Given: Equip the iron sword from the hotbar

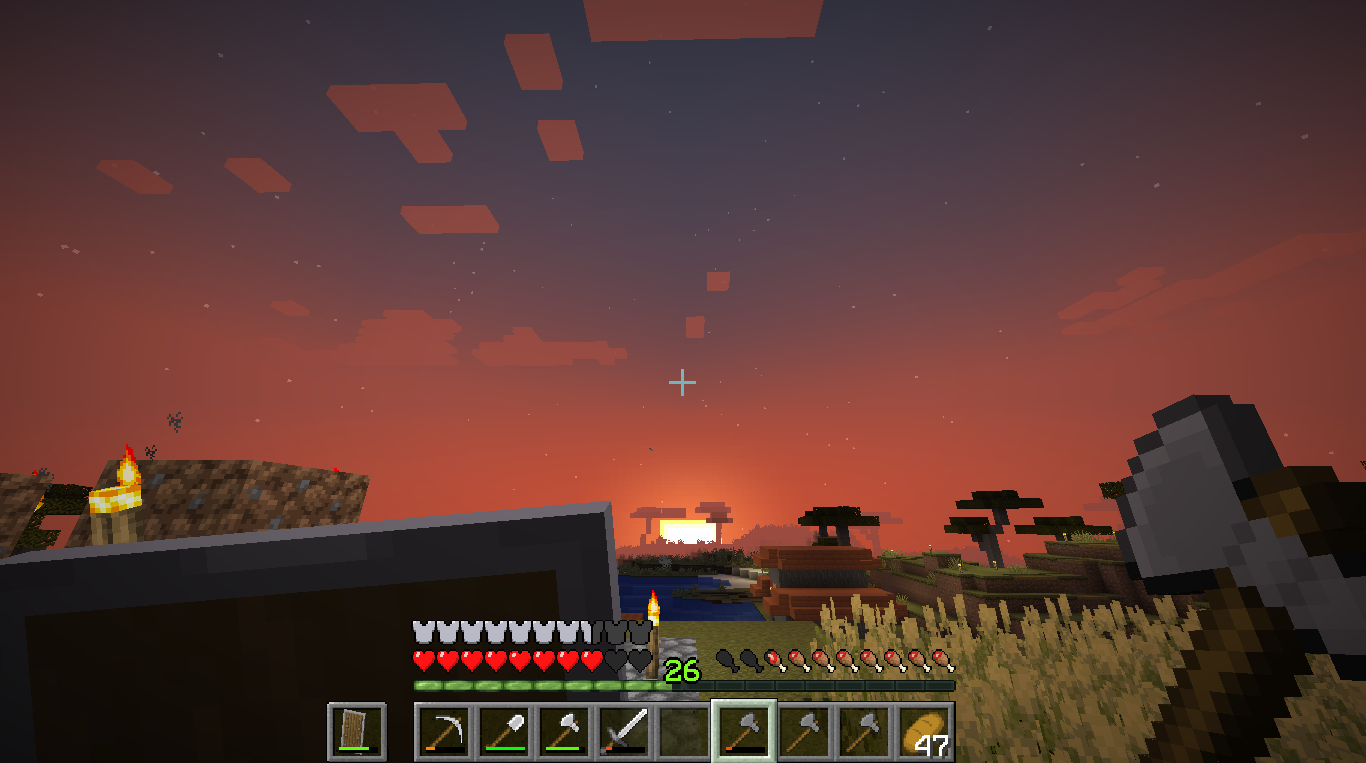Looking at the screenshot, I should coord(624,731).
